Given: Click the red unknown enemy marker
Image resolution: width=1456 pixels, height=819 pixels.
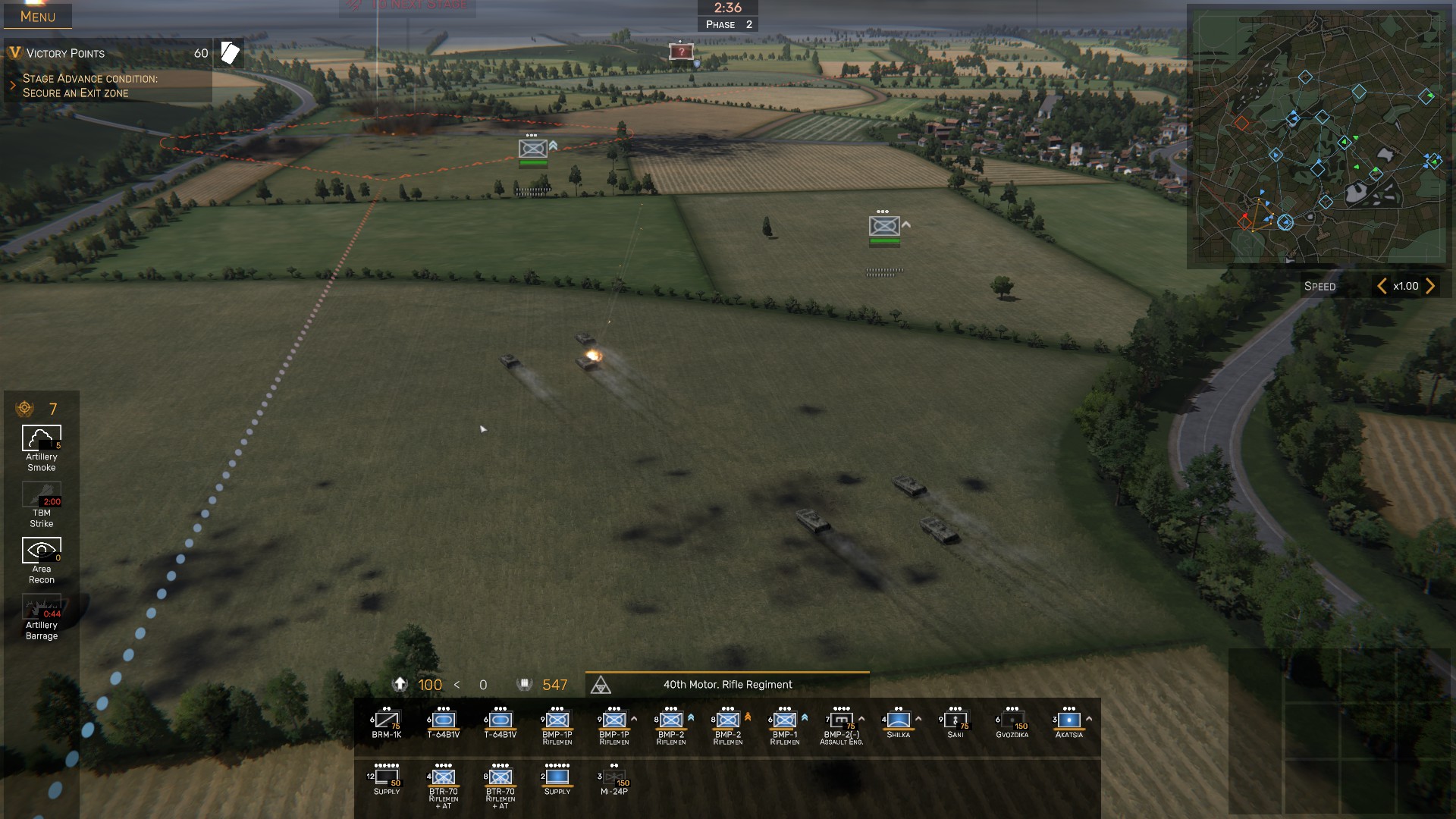Looking at the screenshot, I should (x=681, y=52).
